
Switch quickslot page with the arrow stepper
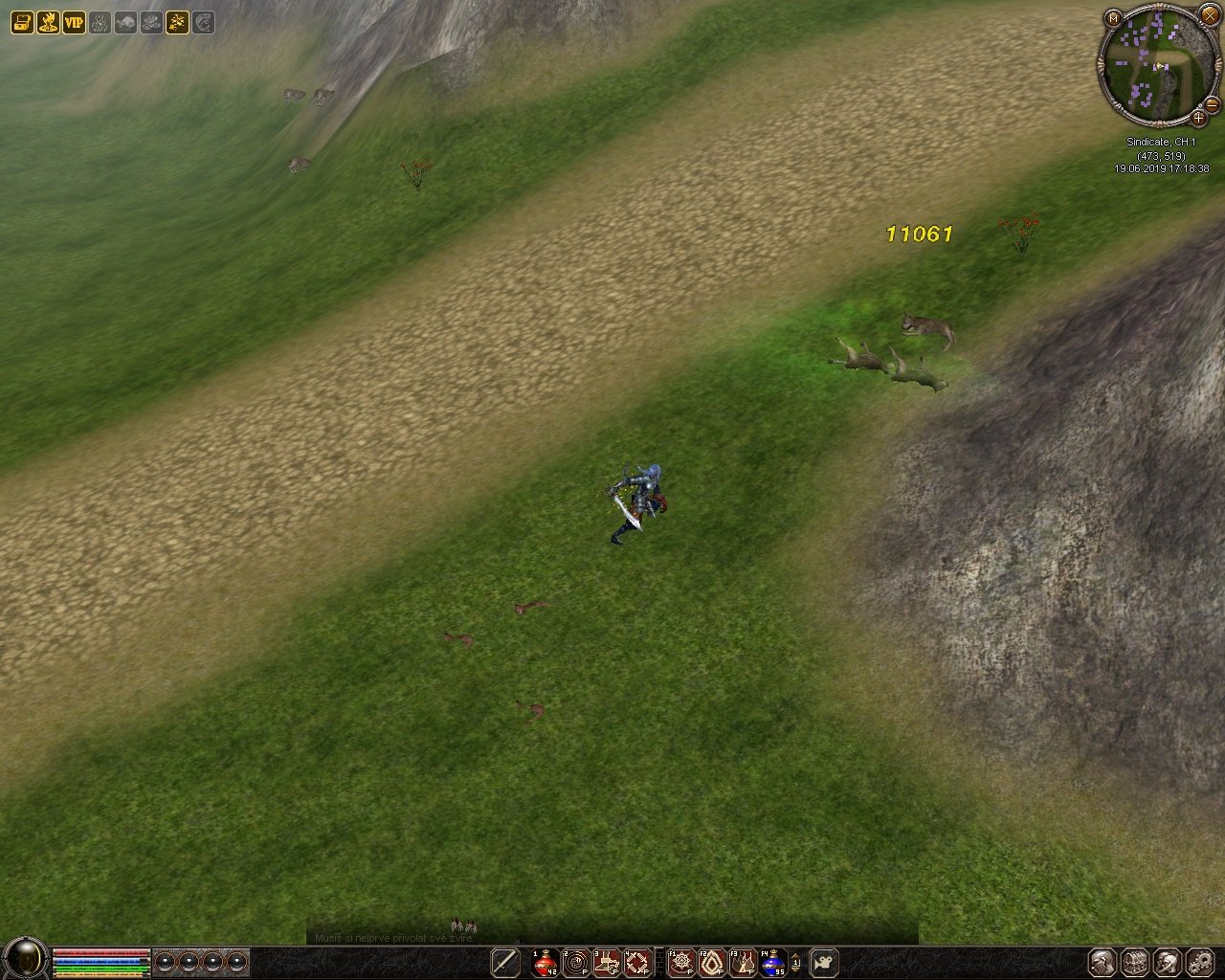[795, 962]
